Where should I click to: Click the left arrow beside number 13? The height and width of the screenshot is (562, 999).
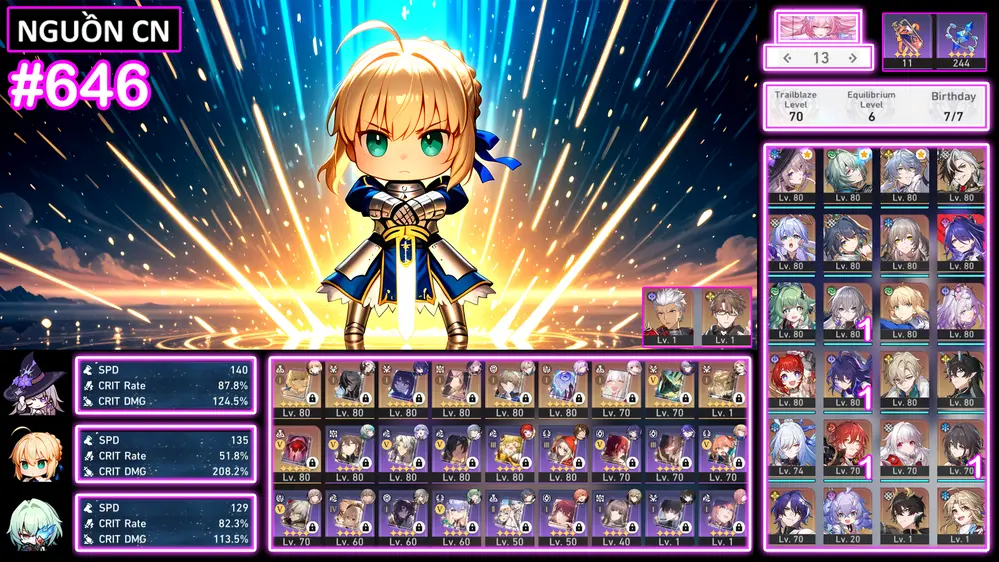tap(787, 58)
